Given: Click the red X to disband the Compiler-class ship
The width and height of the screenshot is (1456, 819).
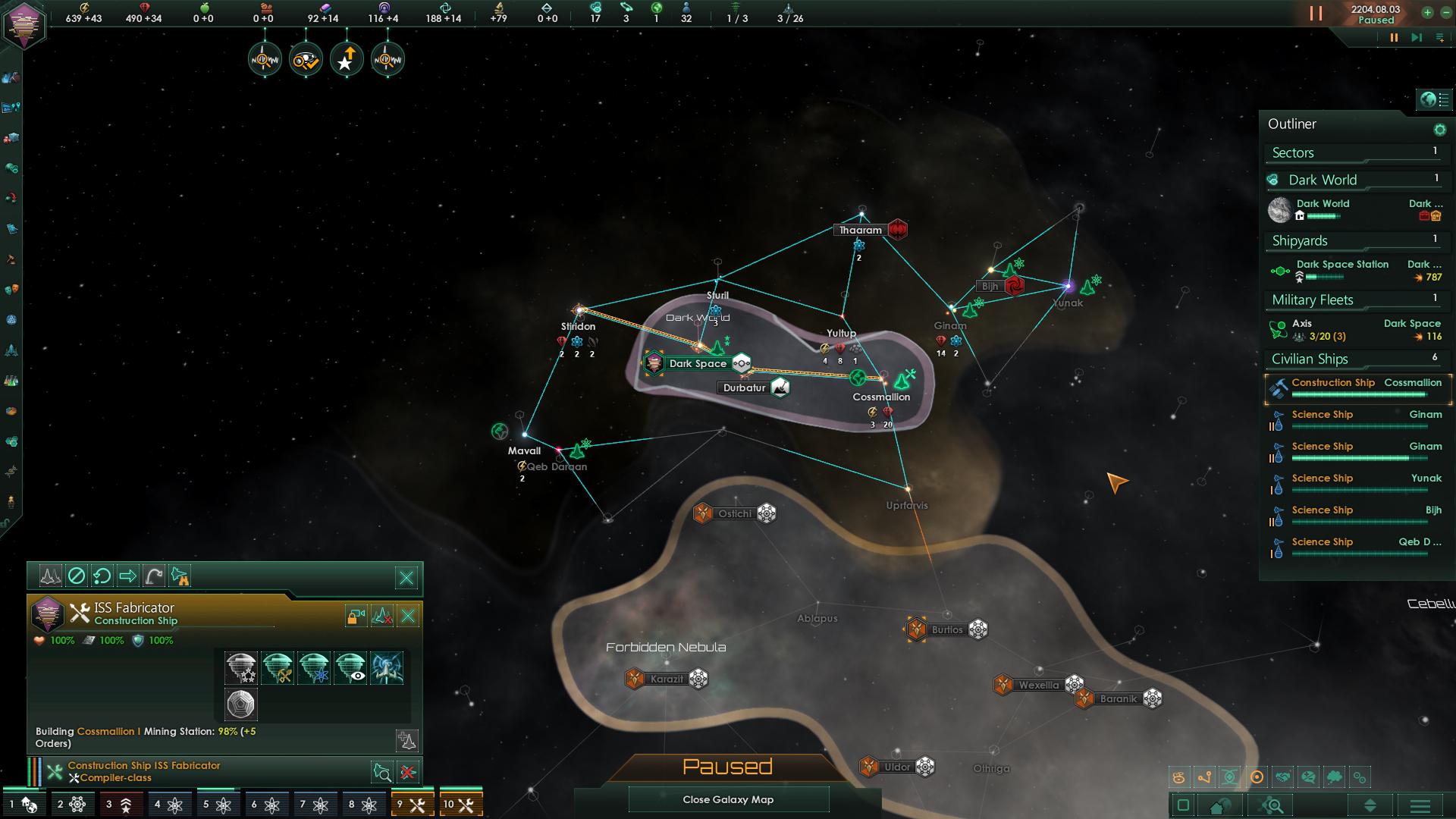Looking at the screenshot, I should 408,771.
